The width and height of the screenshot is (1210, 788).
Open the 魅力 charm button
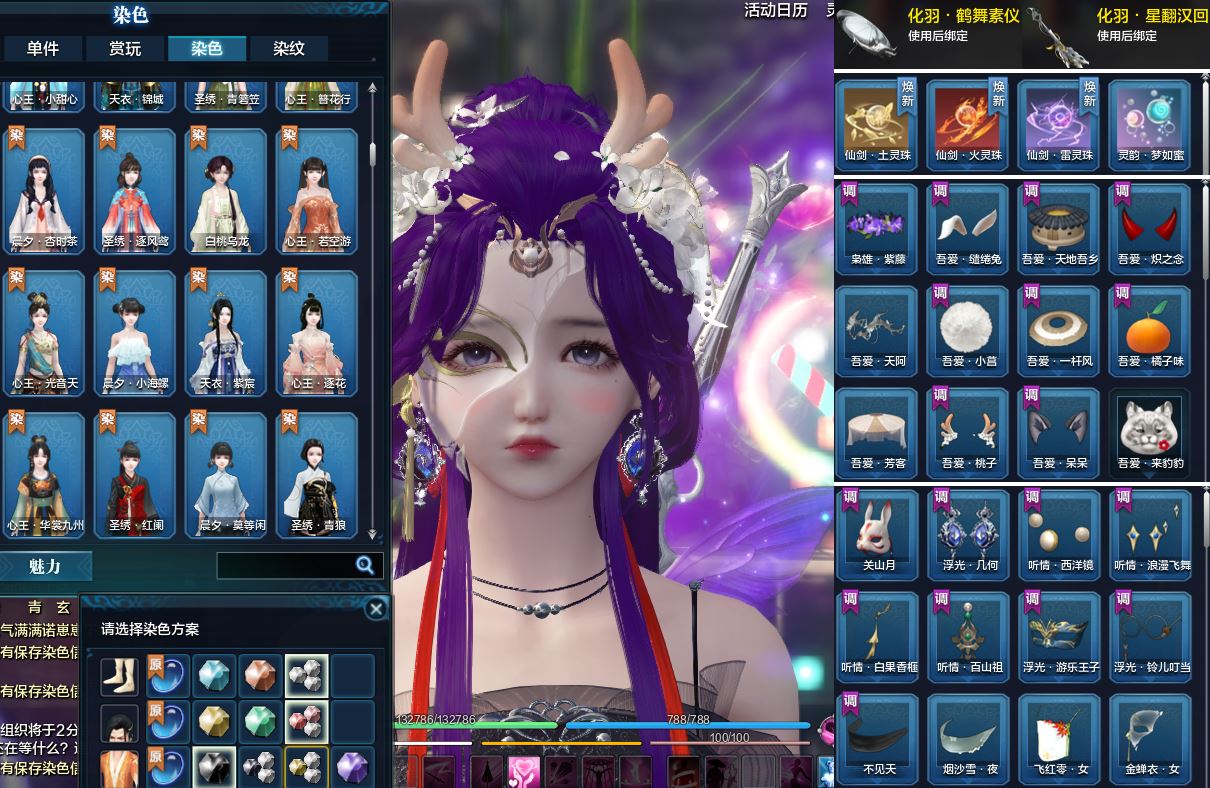pos(46,567)
